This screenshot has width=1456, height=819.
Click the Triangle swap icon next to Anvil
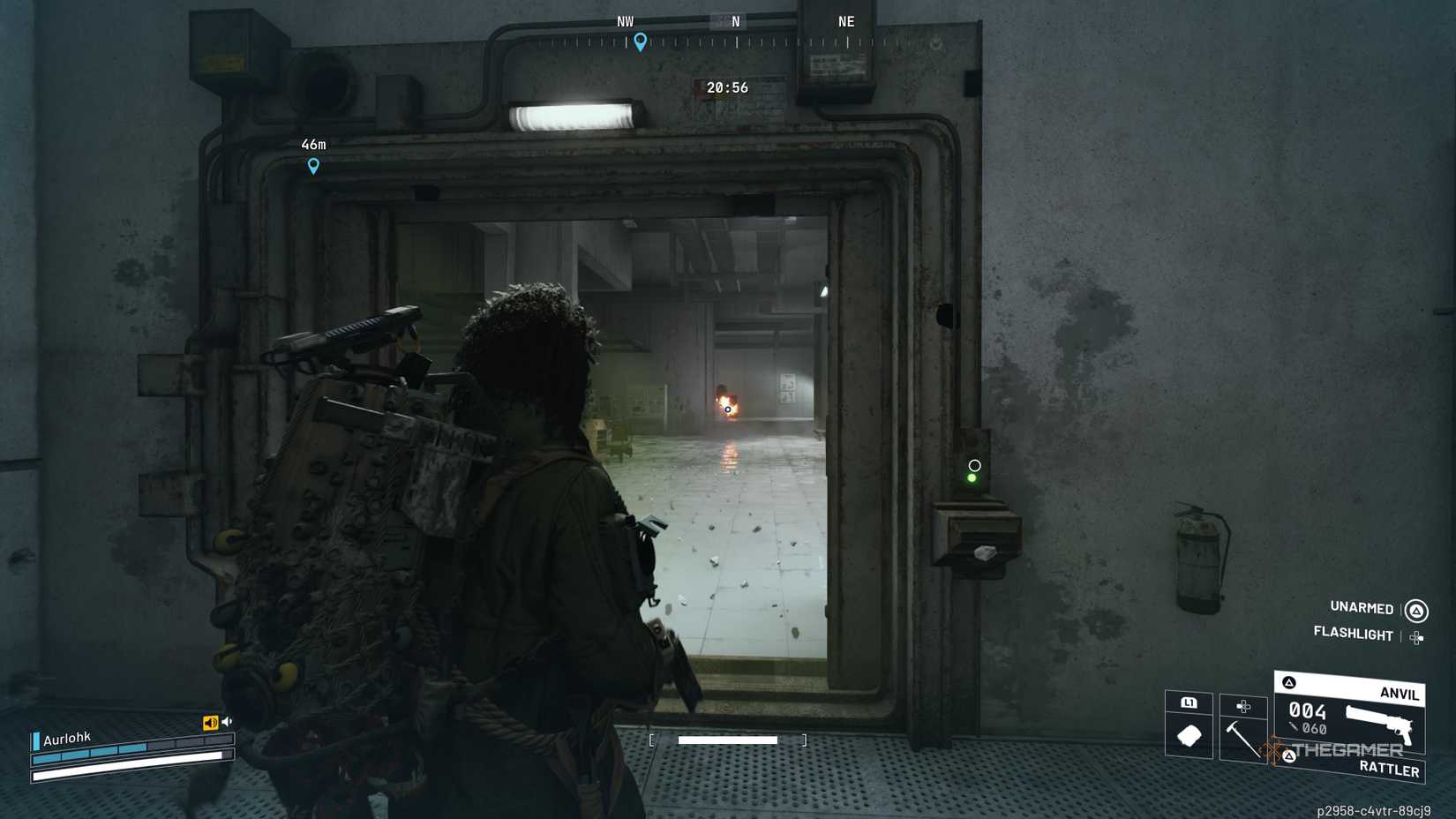(1290, 683)
